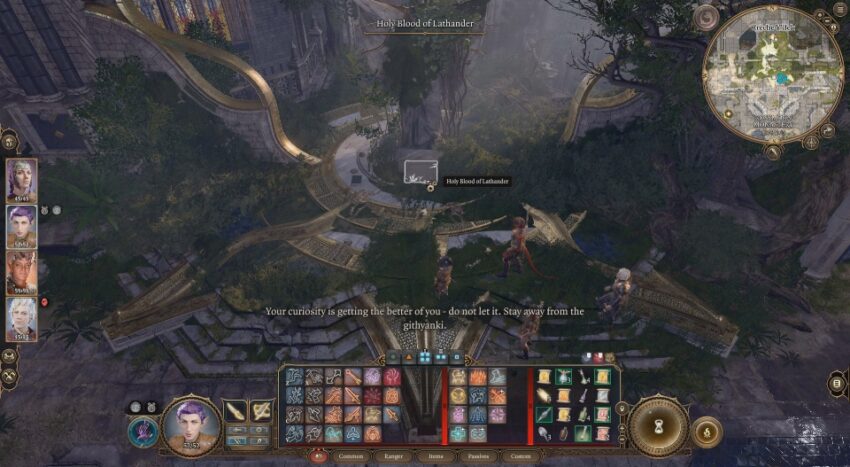Choose the horned companion portrait
The height and width of the screenshot is (467, 850).
click(21, 272)
